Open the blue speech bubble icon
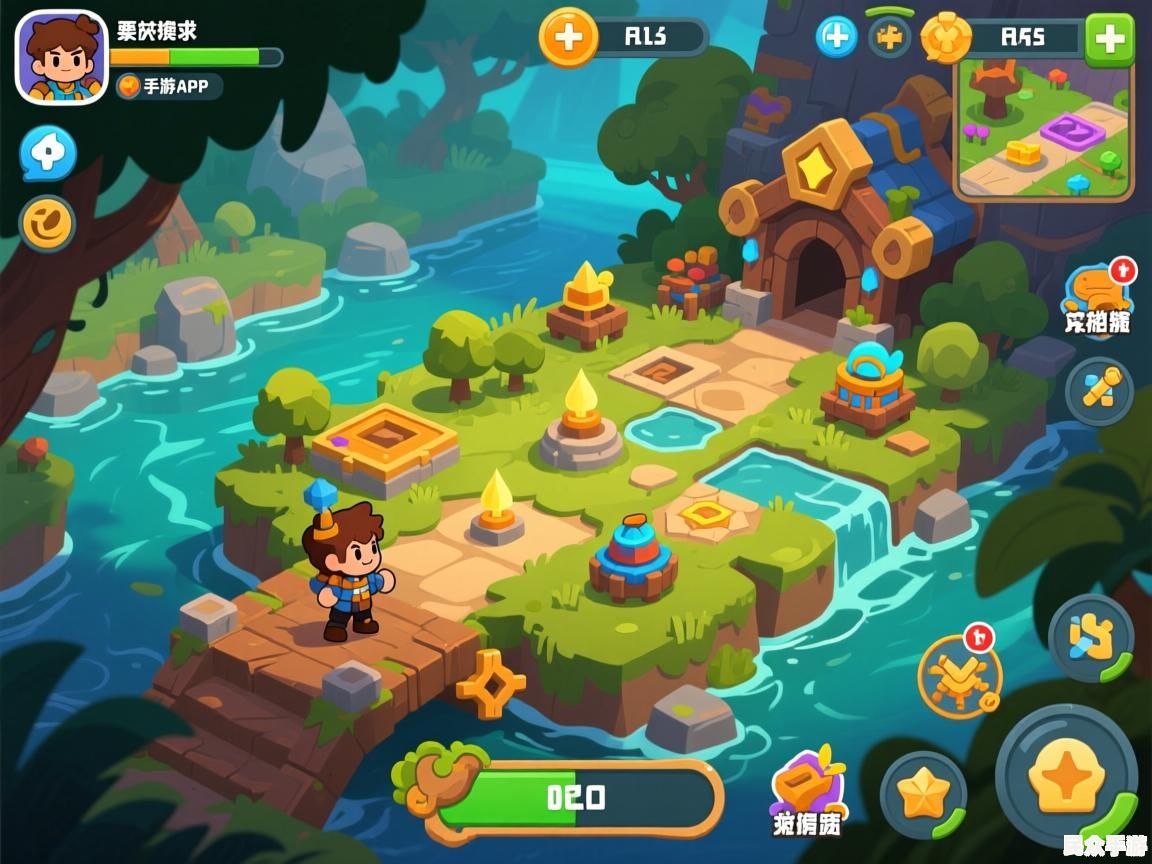 point(48,153)
